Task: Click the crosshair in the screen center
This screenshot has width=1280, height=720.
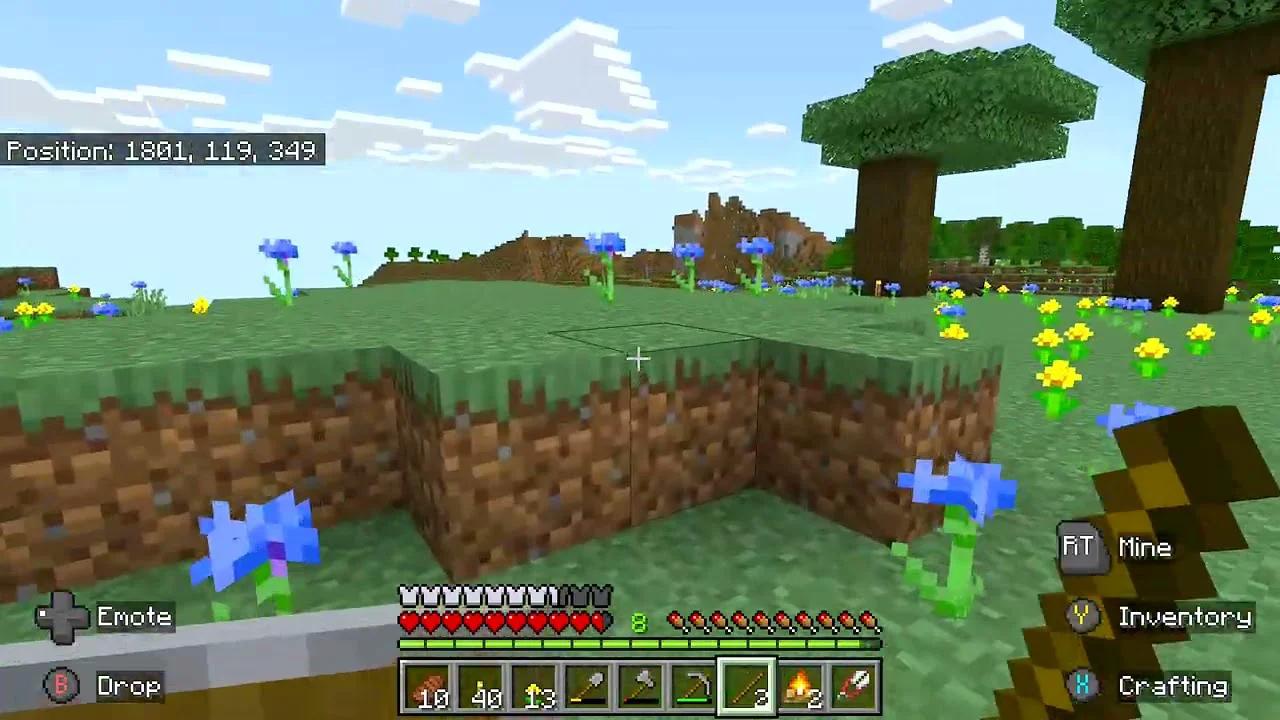Action: (x=639, y=357)
